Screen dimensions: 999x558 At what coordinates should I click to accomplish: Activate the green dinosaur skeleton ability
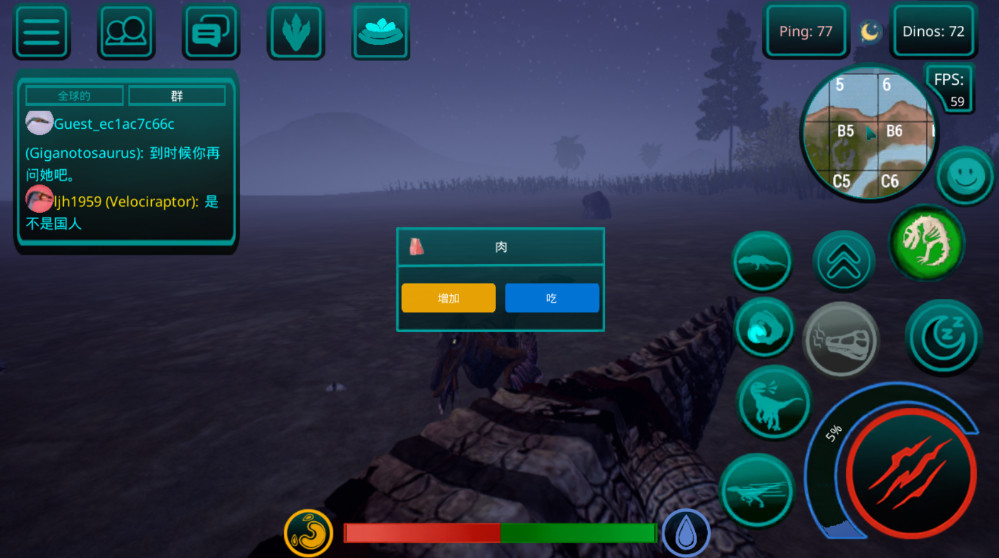[927, 242]
